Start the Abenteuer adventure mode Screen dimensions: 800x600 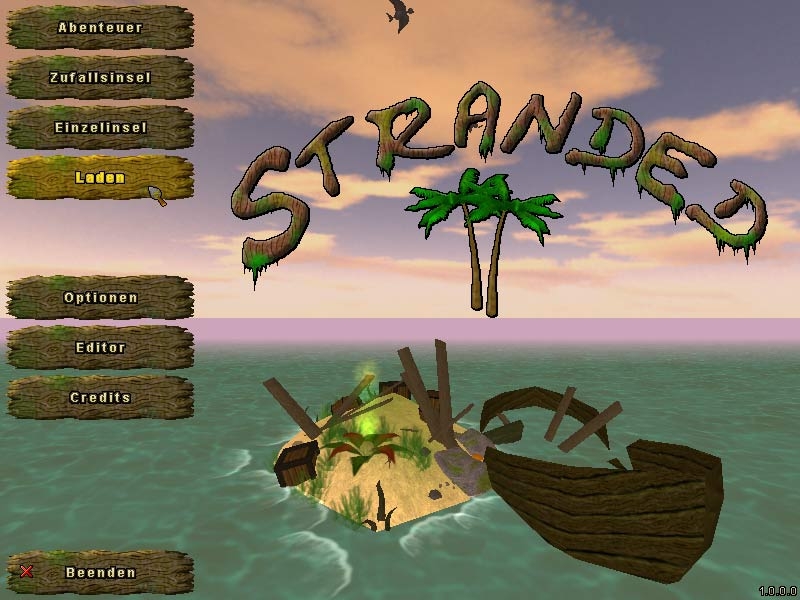(99, 28)
